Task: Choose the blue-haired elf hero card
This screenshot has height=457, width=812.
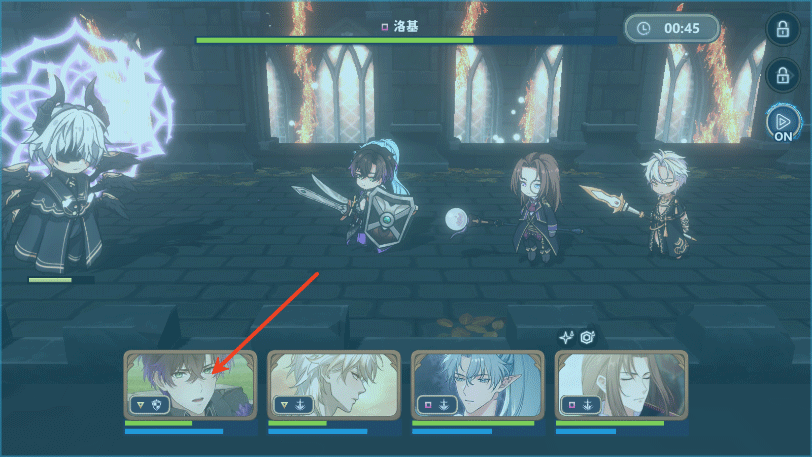Action: pyautogui.click(x=477, y=385)
